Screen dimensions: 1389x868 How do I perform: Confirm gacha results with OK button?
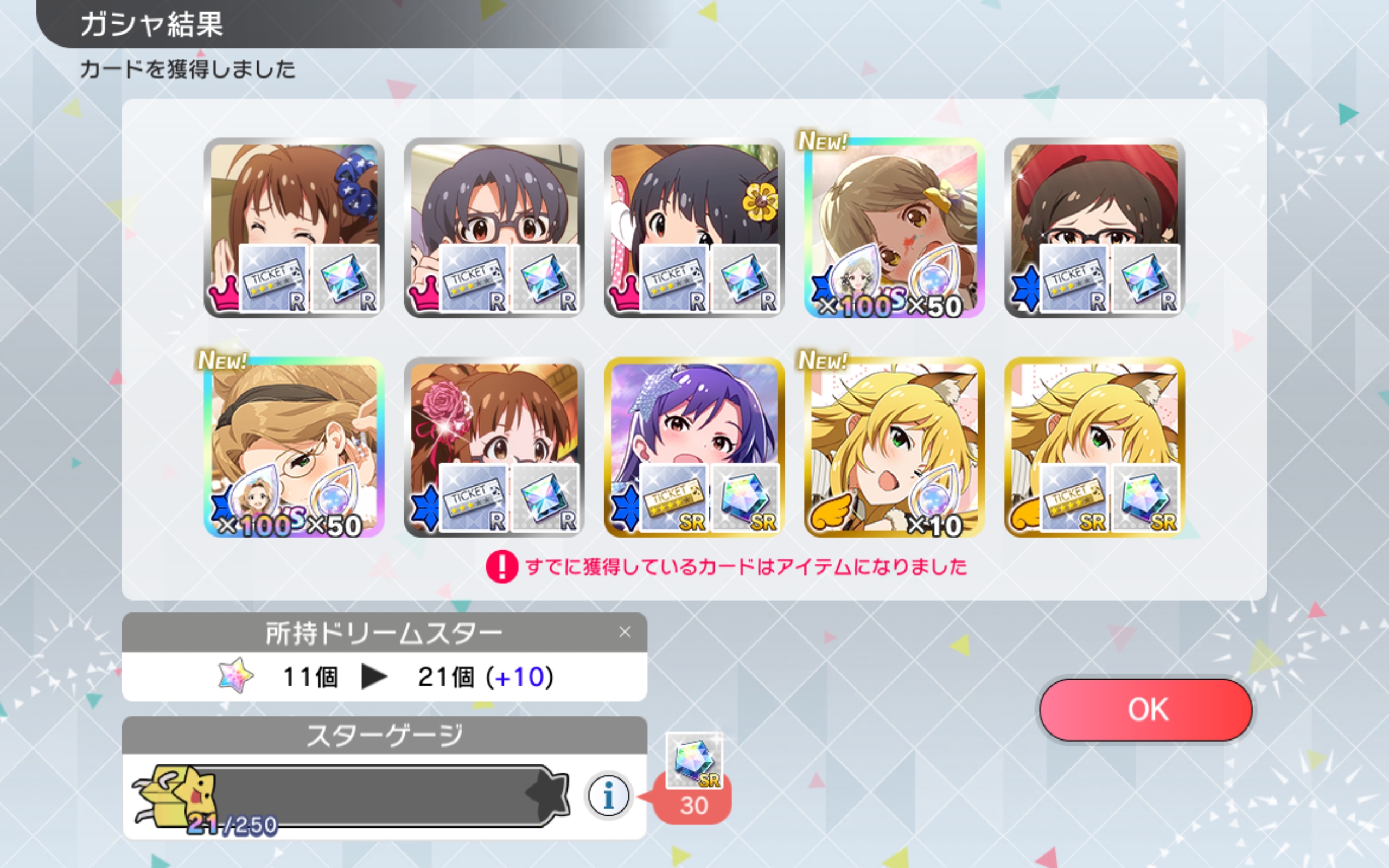[x=1145, y=710]
